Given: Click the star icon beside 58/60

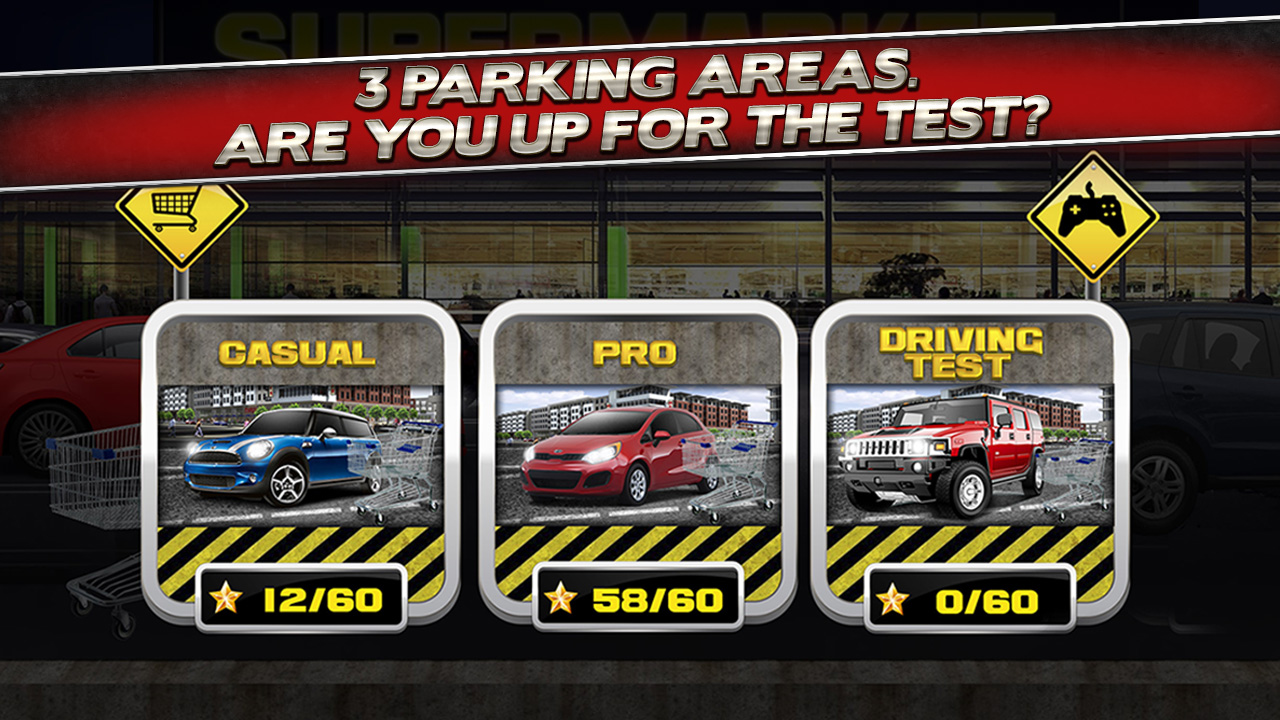Looking at the screenshot, I should [563, 595].
